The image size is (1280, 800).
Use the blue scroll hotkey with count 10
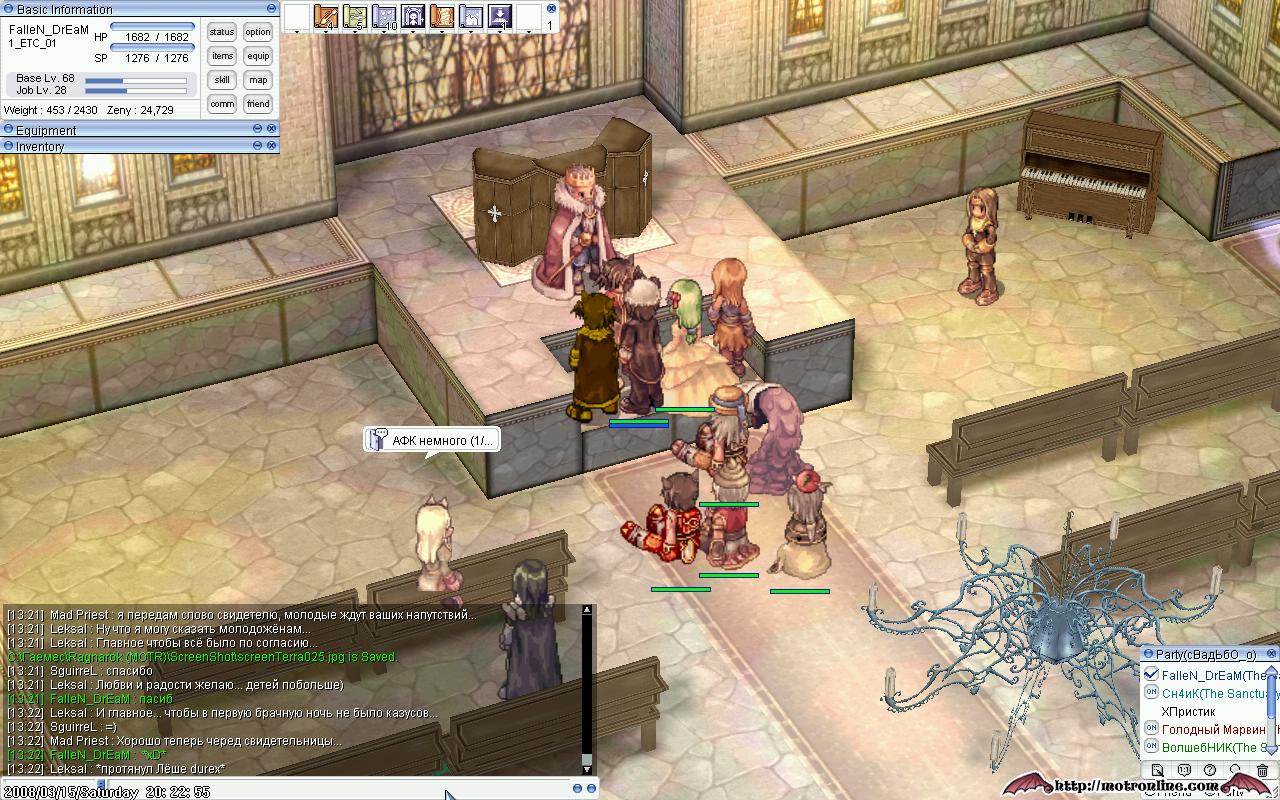tap(384, 17)
